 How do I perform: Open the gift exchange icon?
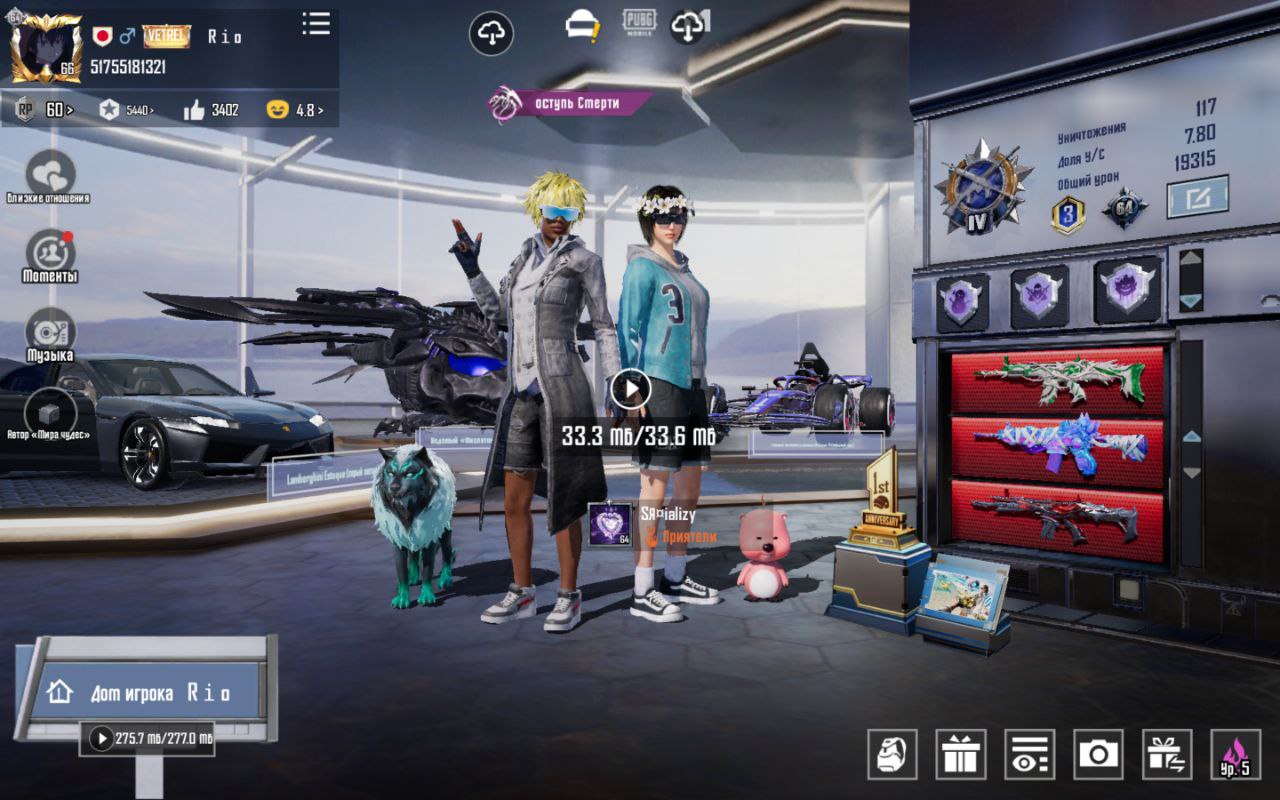click(x=1166, y=754)
